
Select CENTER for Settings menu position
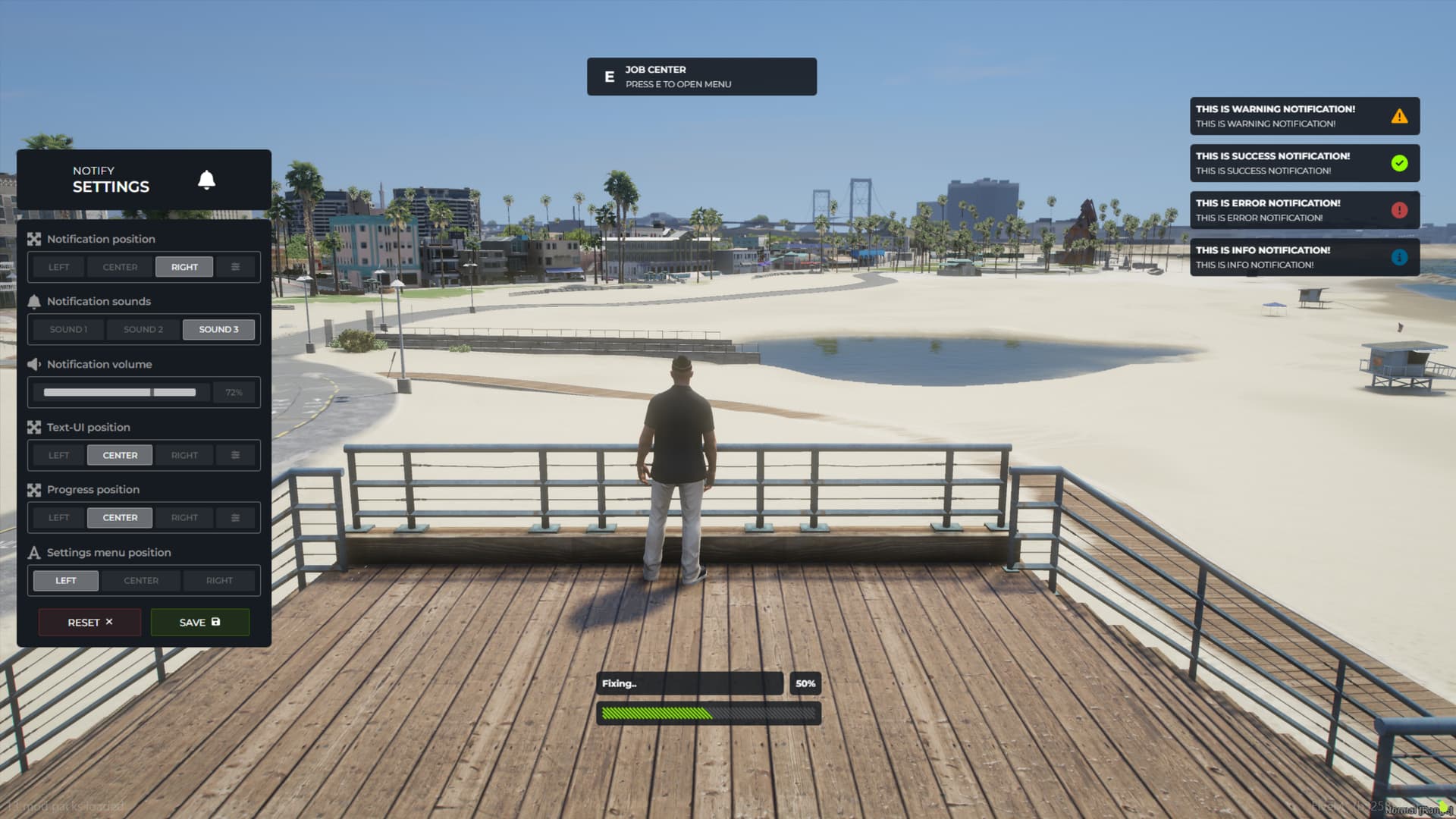pyautogui.click(x=140, y=580)
